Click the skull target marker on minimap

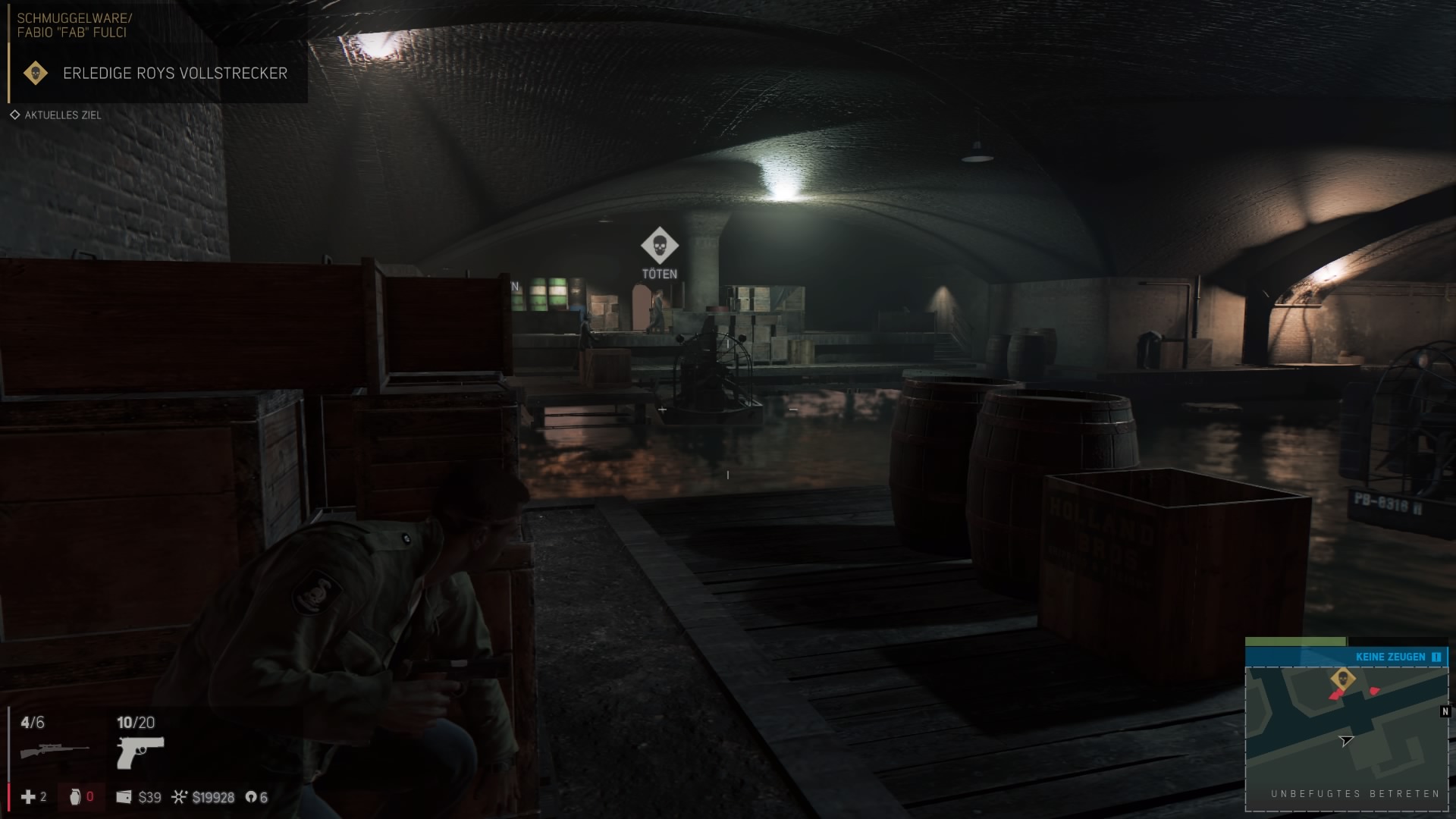coord(1342,679)
